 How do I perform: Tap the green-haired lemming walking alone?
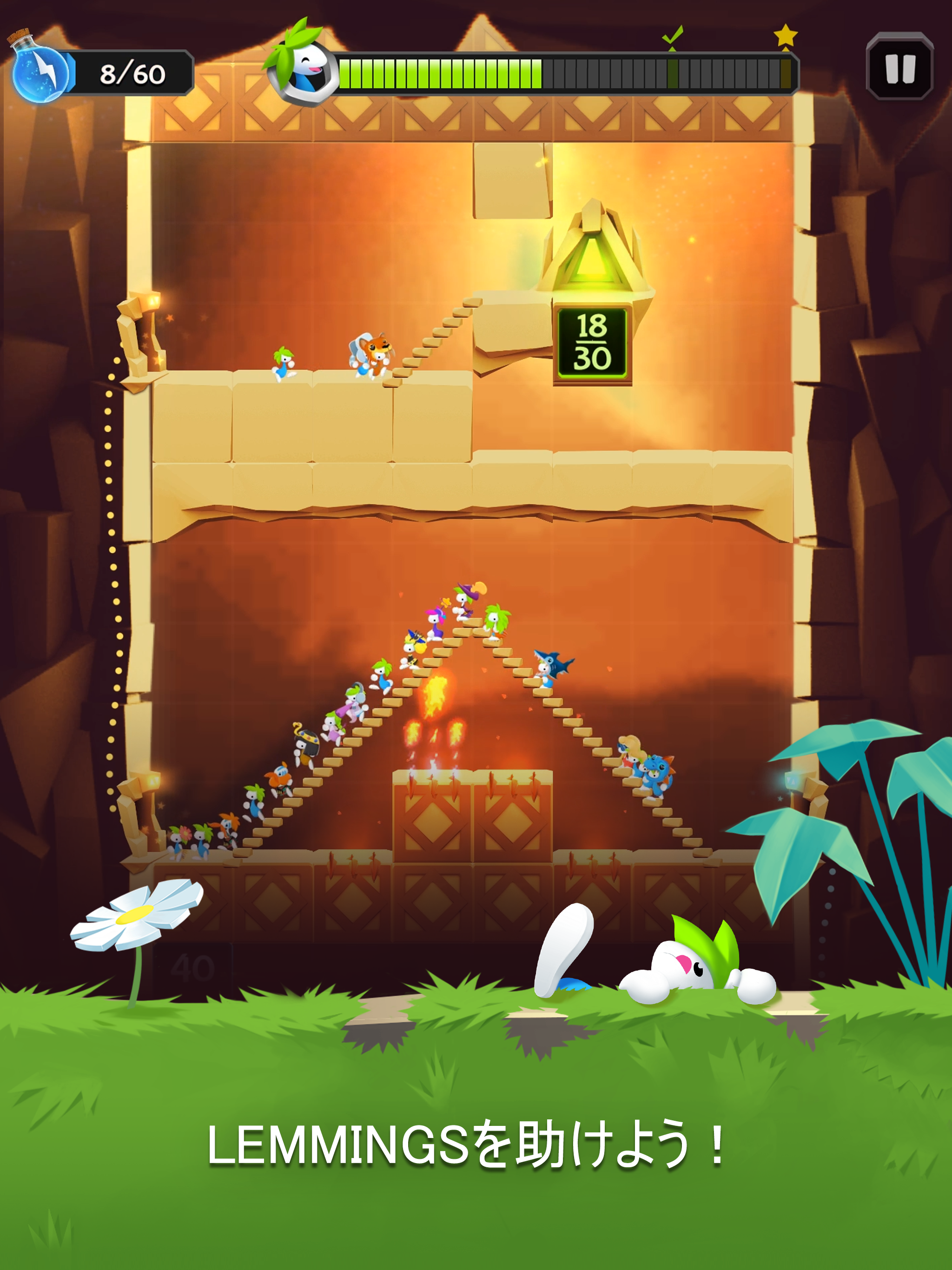(283, 362)
